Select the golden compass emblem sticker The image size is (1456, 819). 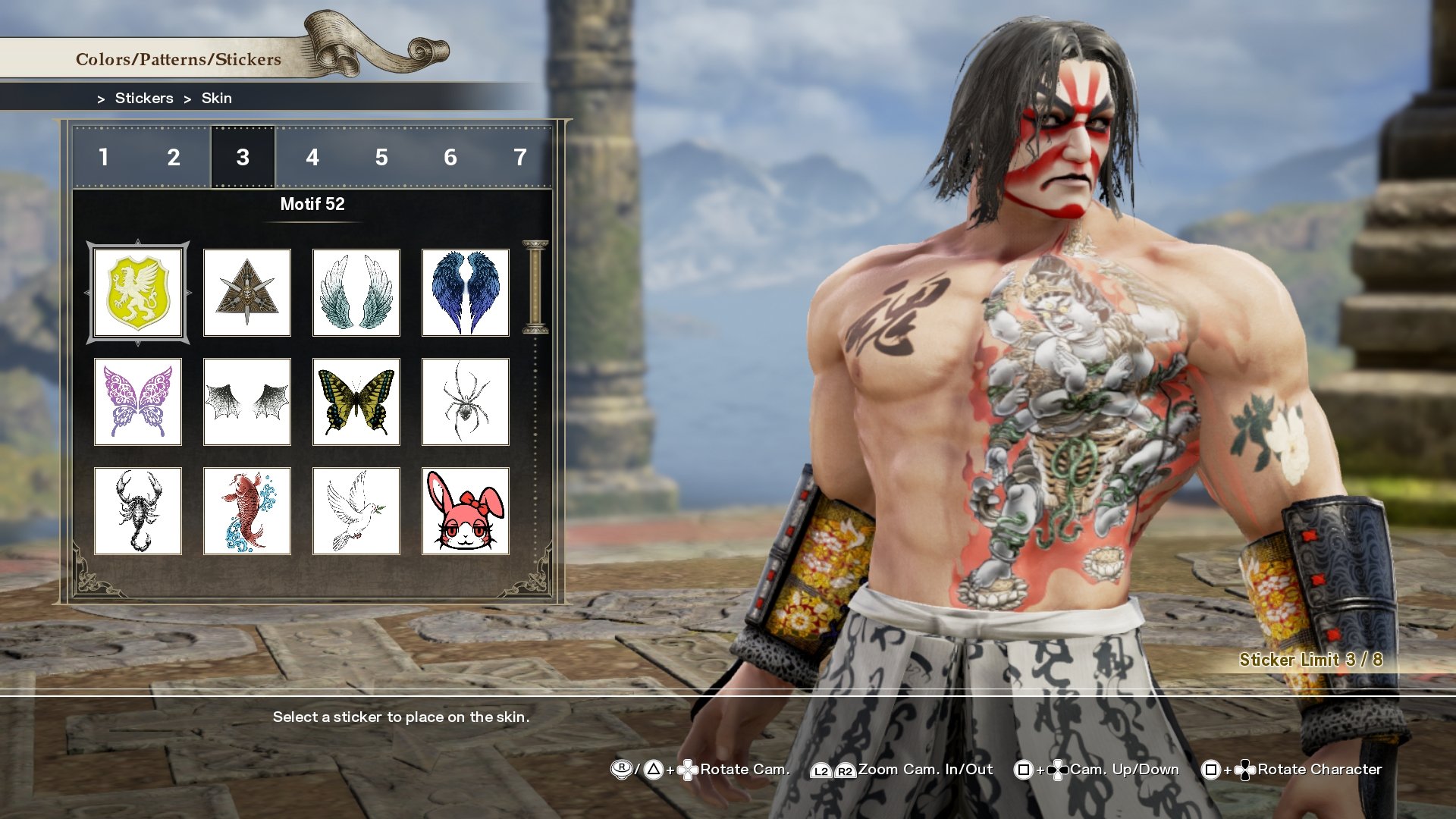coord(247,292)
